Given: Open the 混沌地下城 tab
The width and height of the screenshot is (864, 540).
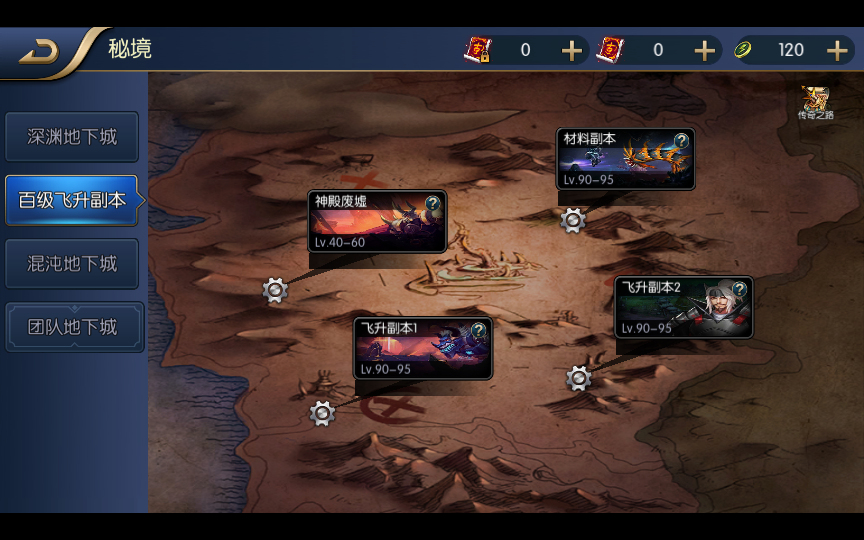Looking at the screenshot, I should click(72, 264).
